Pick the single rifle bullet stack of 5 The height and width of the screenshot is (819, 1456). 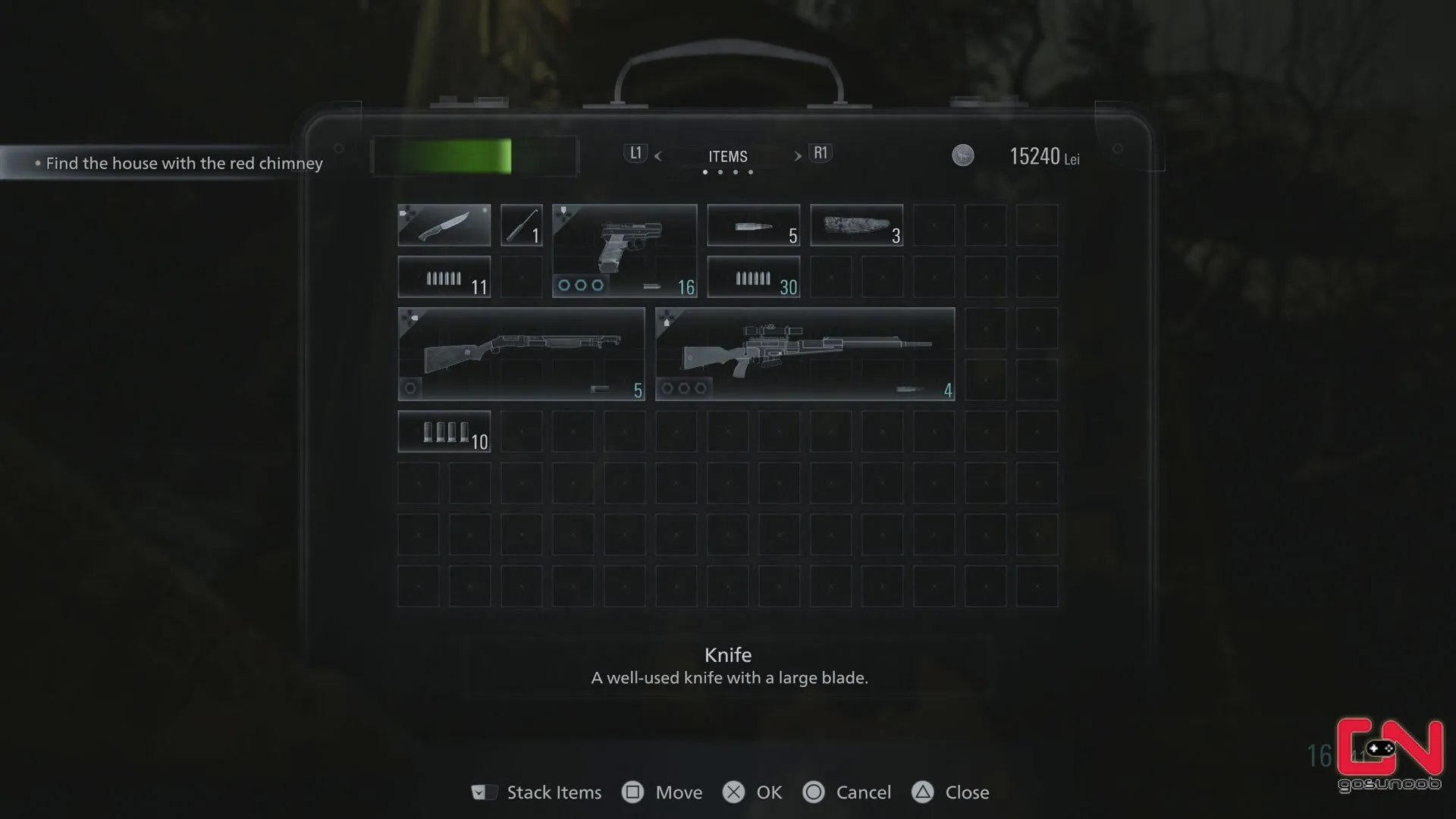click(753, 225)
